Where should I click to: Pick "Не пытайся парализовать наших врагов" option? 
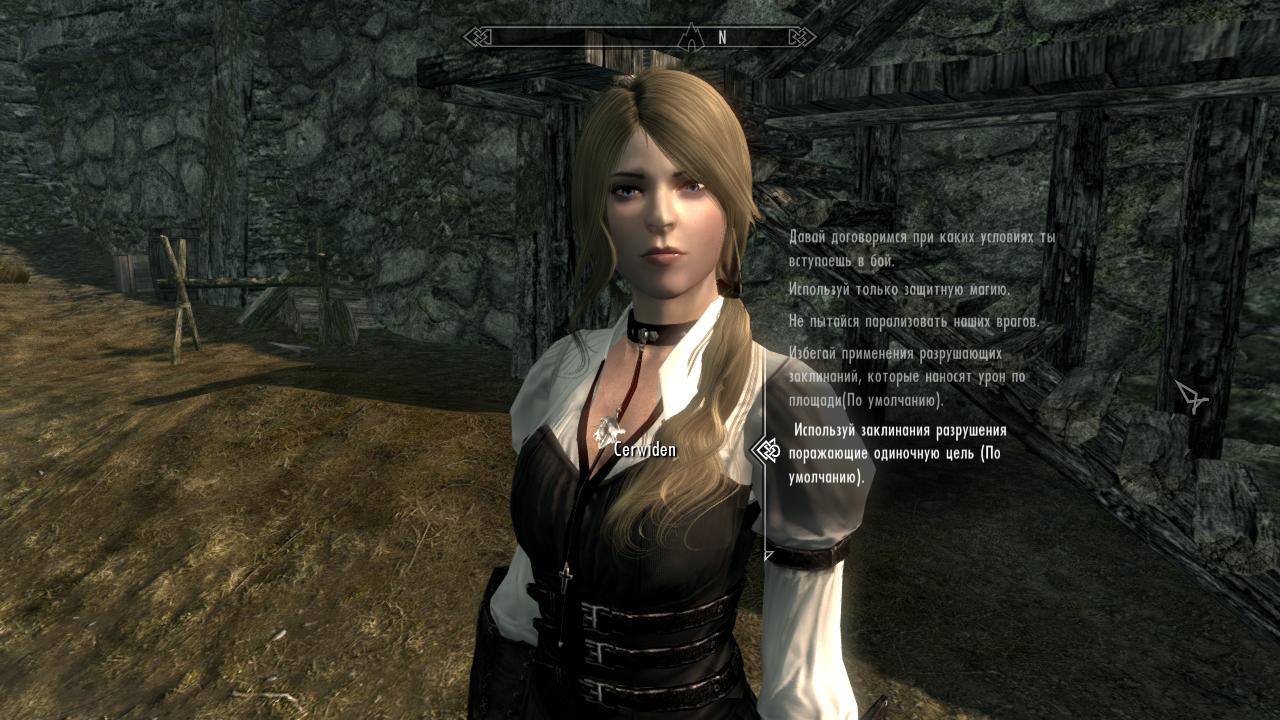click(x=913, y=321)
